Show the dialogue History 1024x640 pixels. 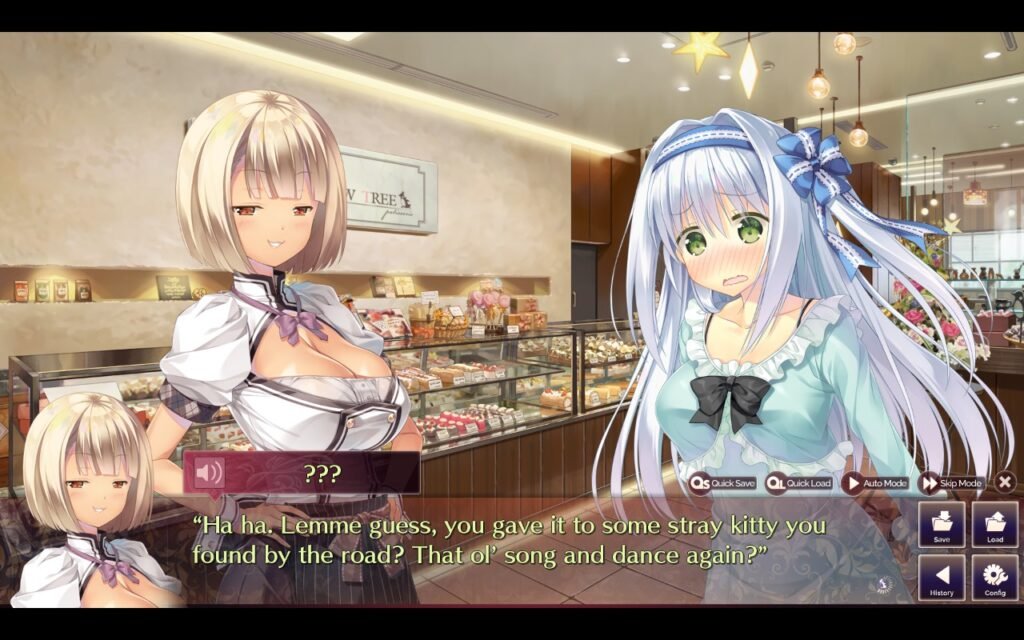[941, 578]
